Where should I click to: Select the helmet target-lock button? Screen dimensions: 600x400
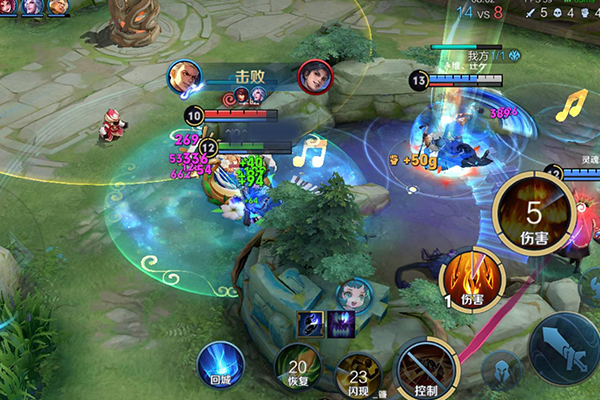click(x=500, y=370)
